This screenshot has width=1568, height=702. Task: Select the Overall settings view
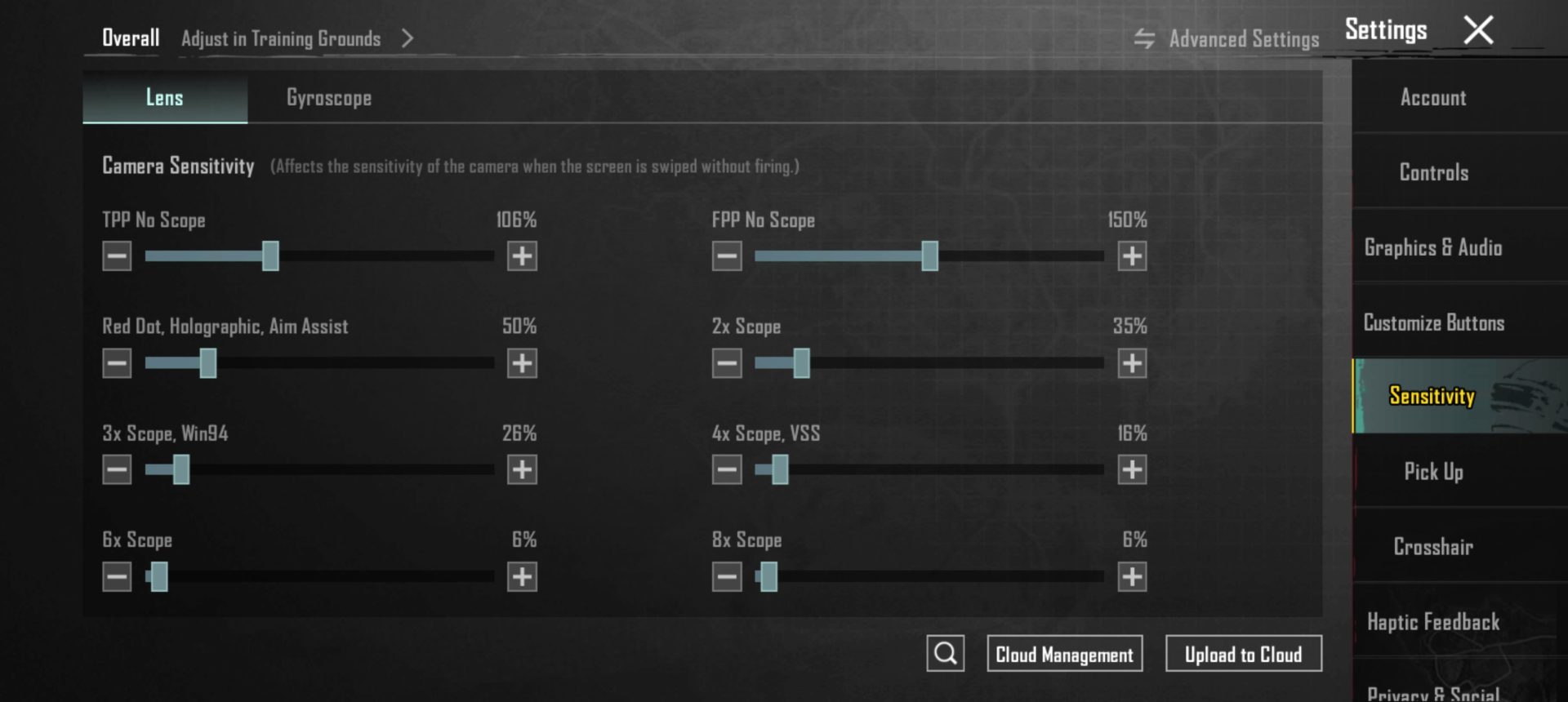(129, 38)
